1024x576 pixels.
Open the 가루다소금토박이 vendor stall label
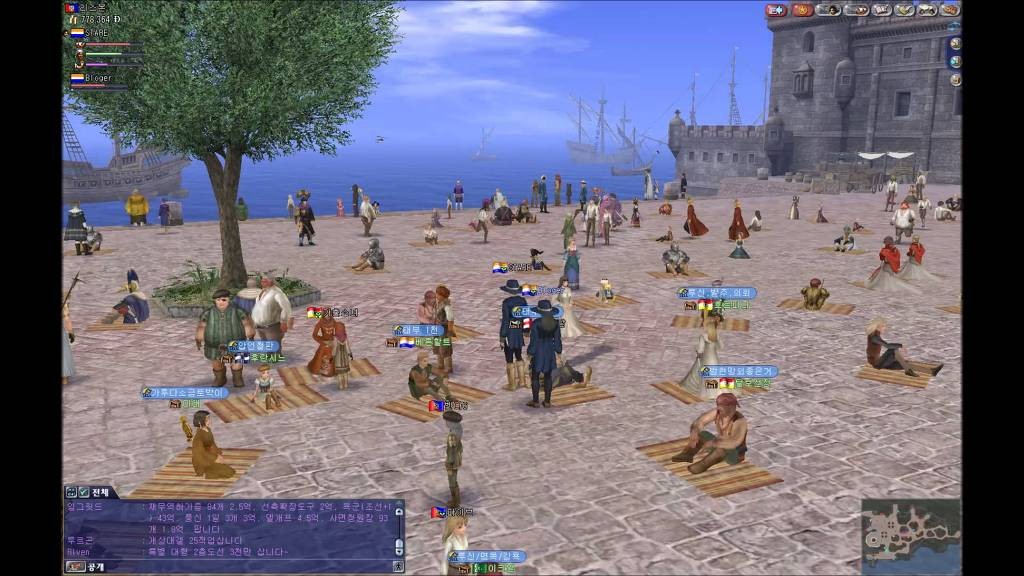click(185, 393)
